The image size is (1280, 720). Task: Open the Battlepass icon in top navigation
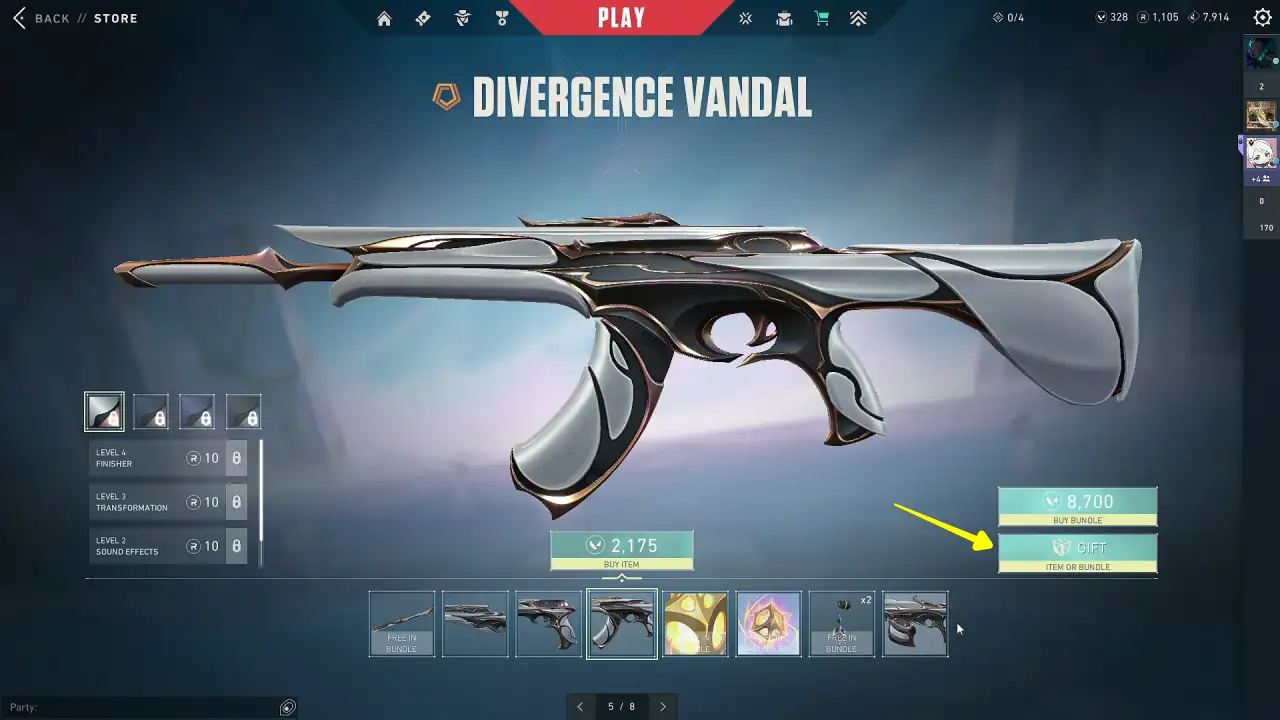(423, 18)
